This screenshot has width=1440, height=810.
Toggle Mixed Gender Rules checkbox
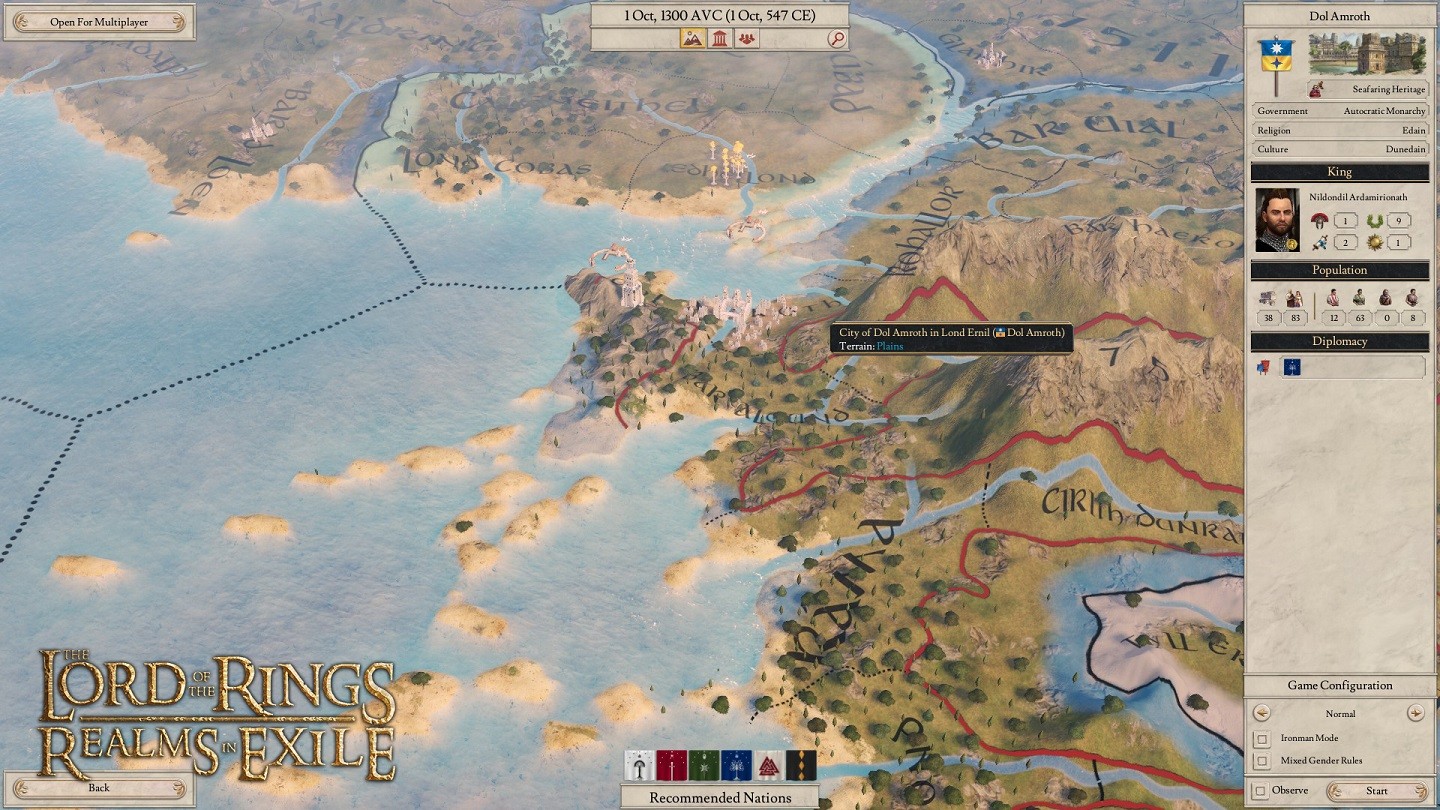point(1263,761)
